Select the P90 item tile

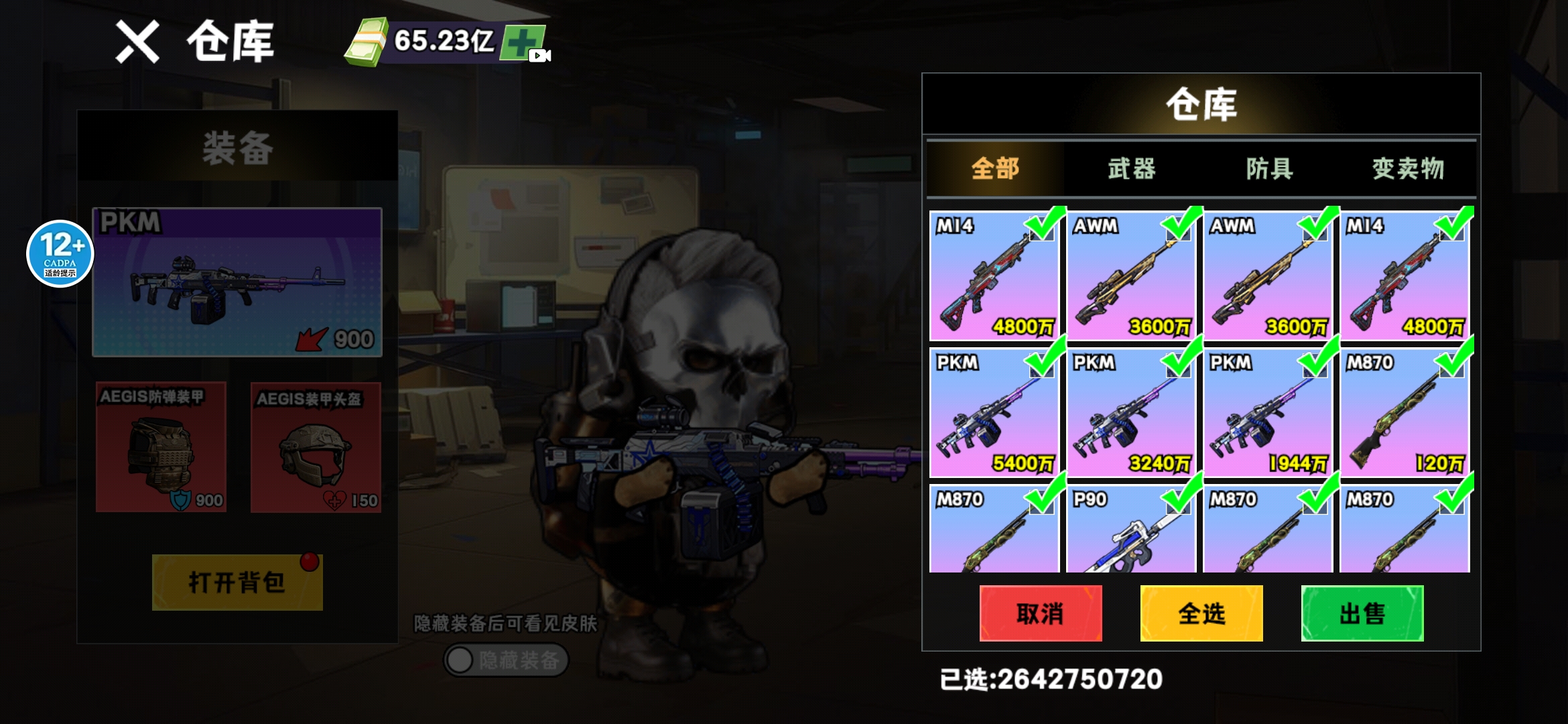pos(1131,530)
